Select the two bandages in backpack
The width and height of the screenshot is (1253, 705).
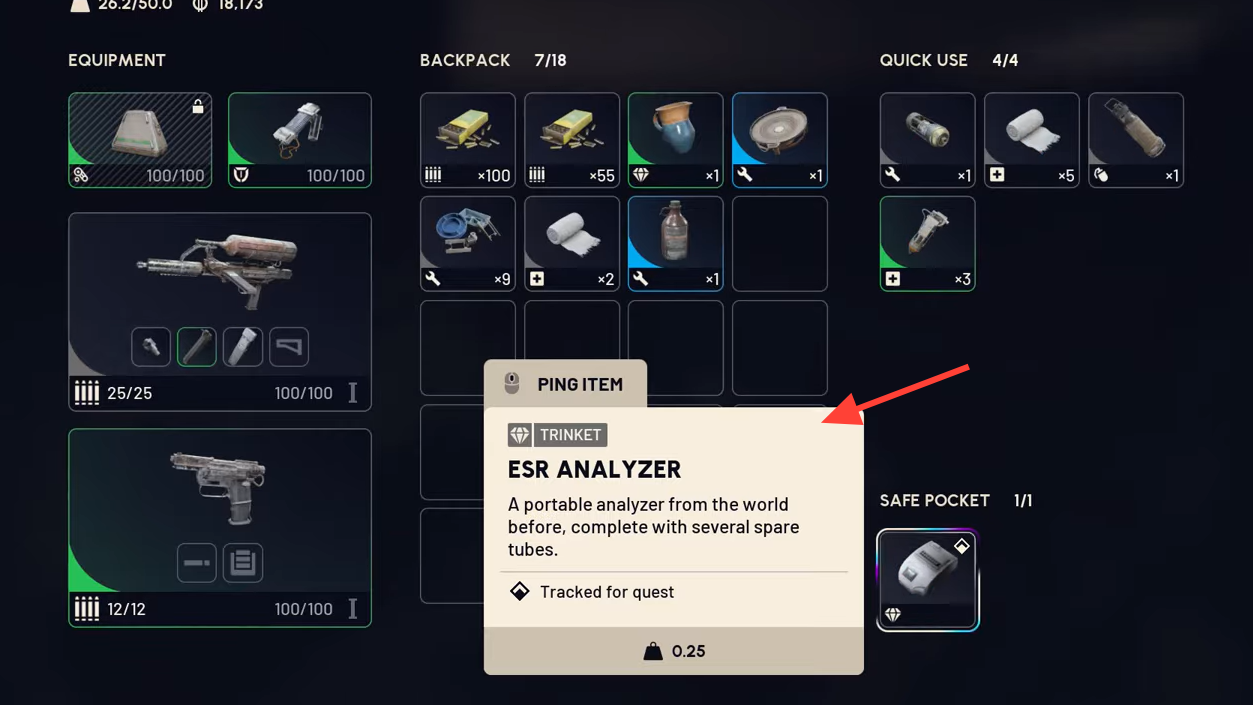click(572, 243)
